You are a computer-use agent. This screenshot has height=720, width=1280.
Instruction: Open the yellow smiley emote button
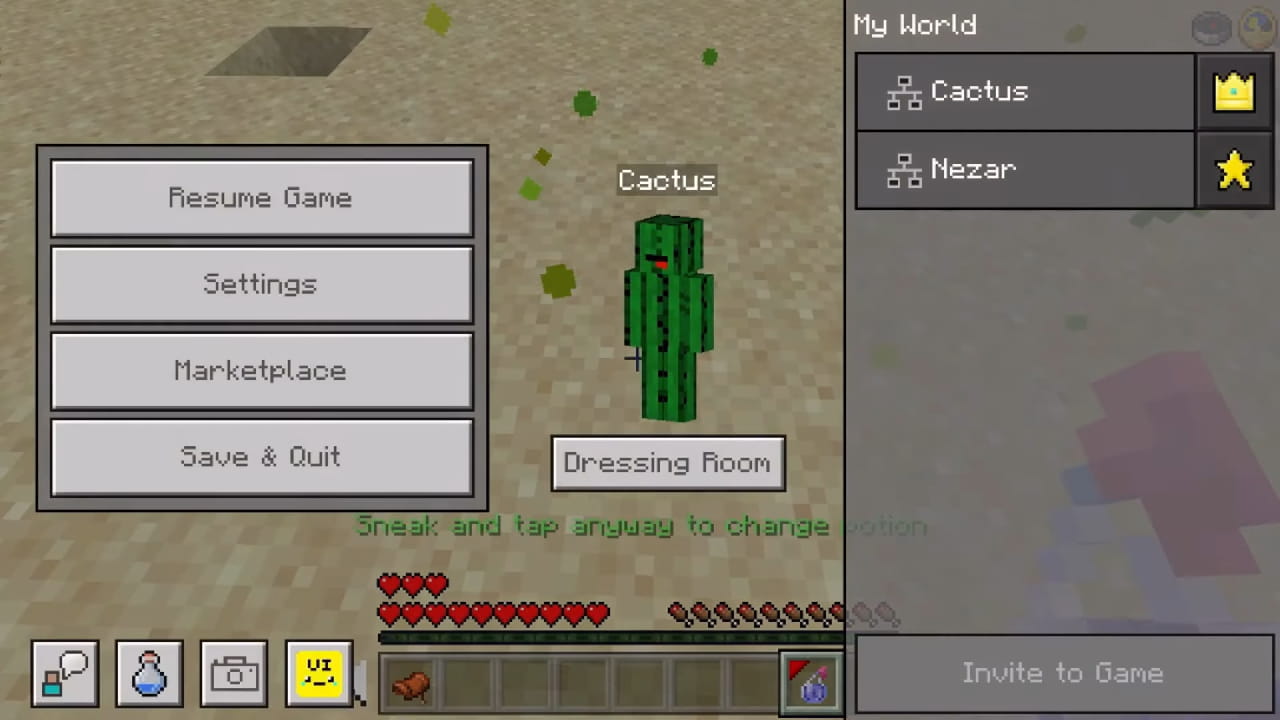tap(319, 674)
